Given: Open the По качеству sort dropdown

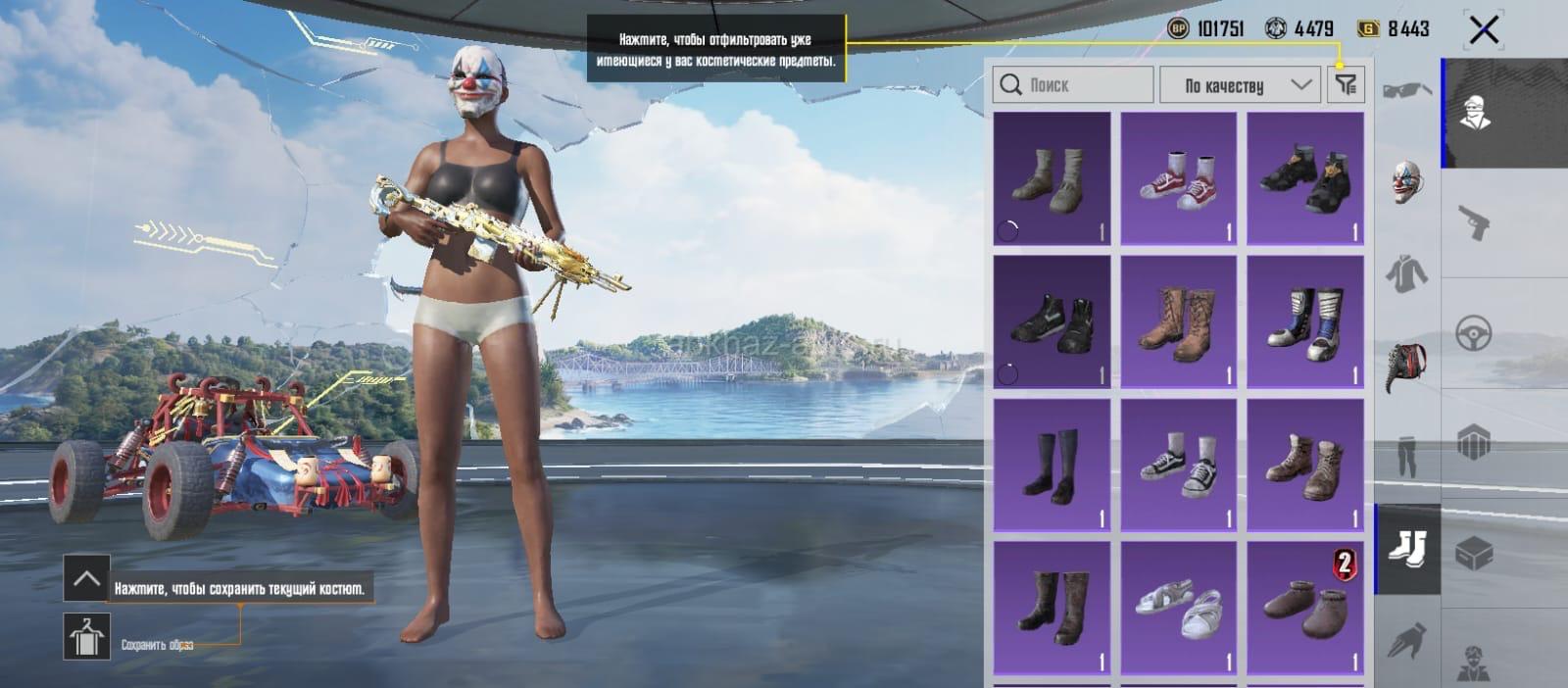Looking at the screenshot, I should coord(1239,85).
